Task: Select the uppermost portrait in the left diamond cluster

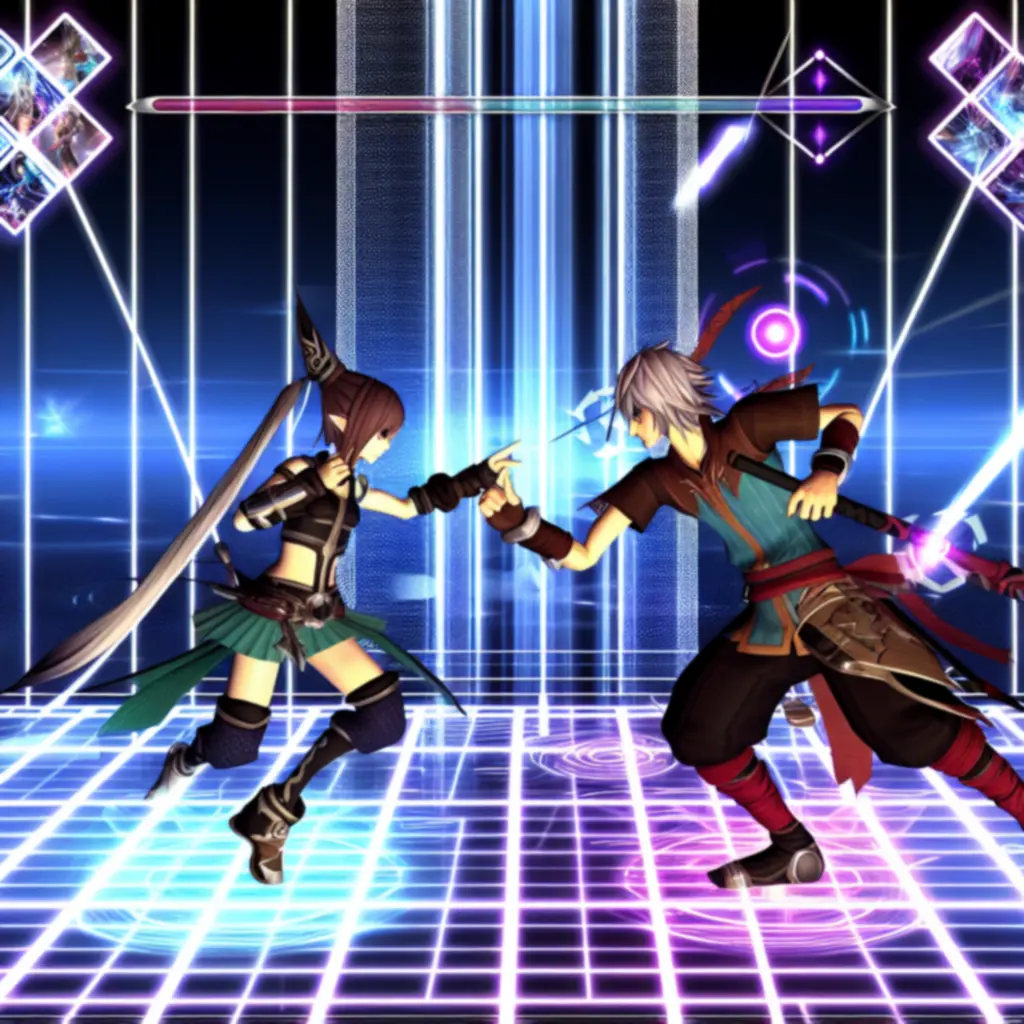Action: click(x=70, y=54)
